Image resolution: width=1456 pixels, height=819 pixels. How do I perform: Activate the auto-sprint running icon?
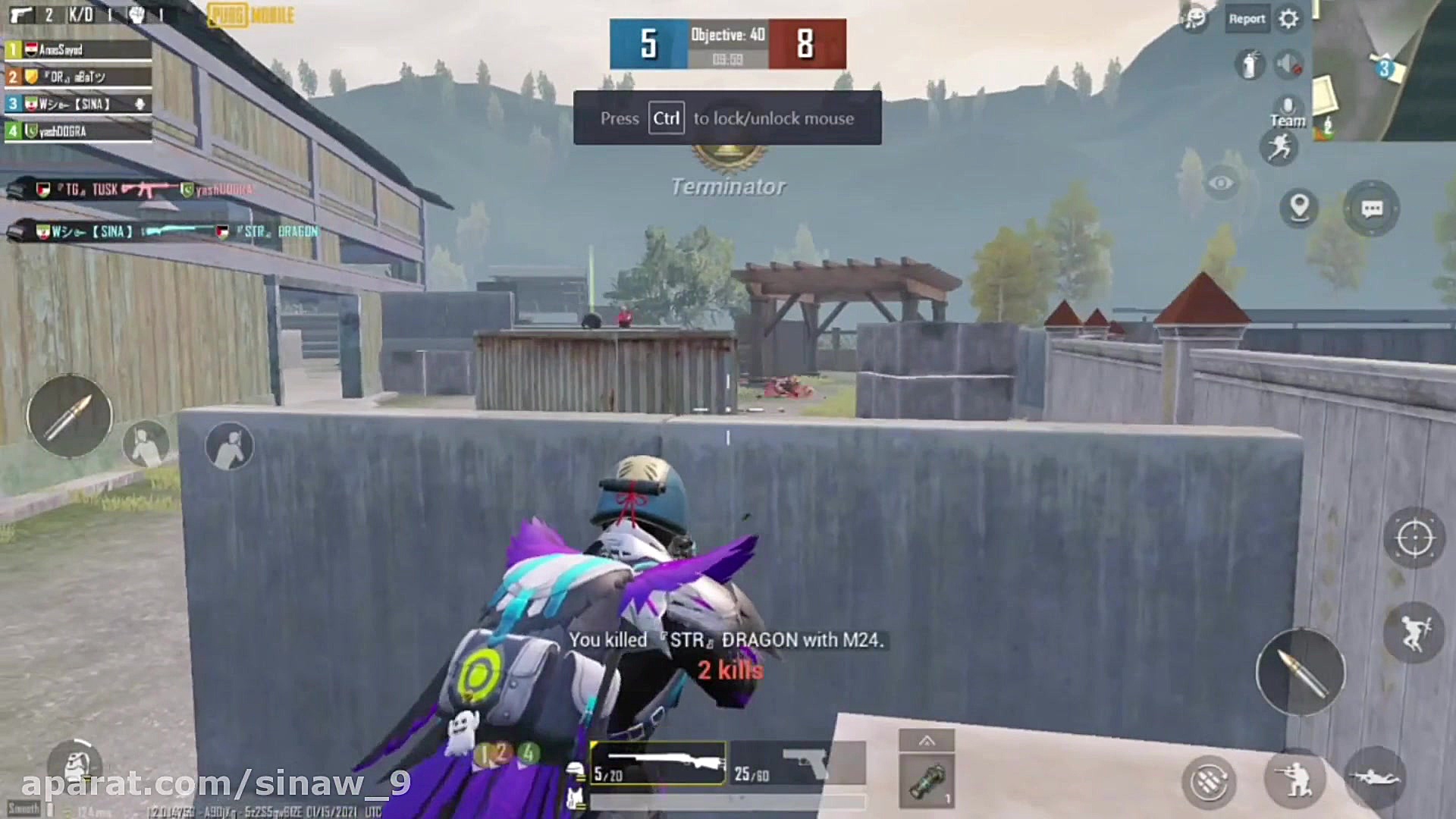tap(1280, 147)
